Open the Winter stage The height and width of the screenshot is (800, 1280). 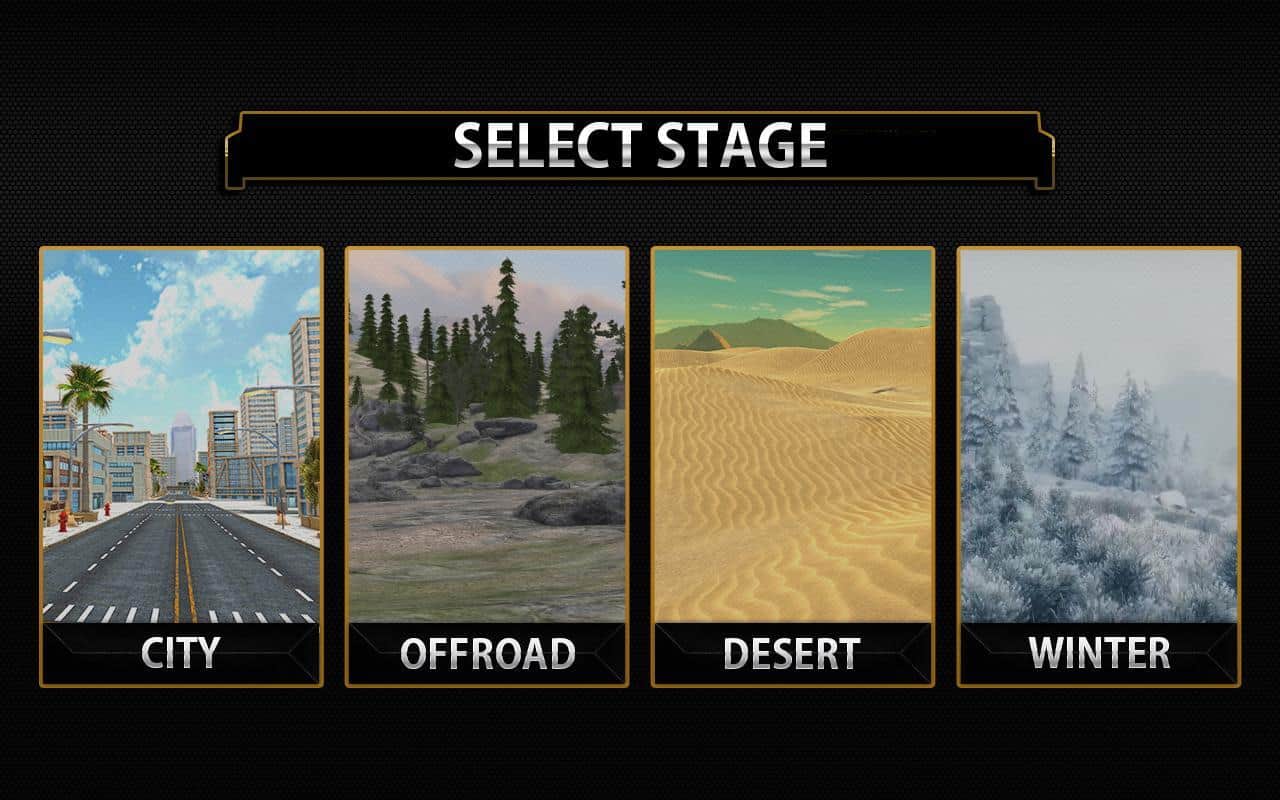[1099, 466]
